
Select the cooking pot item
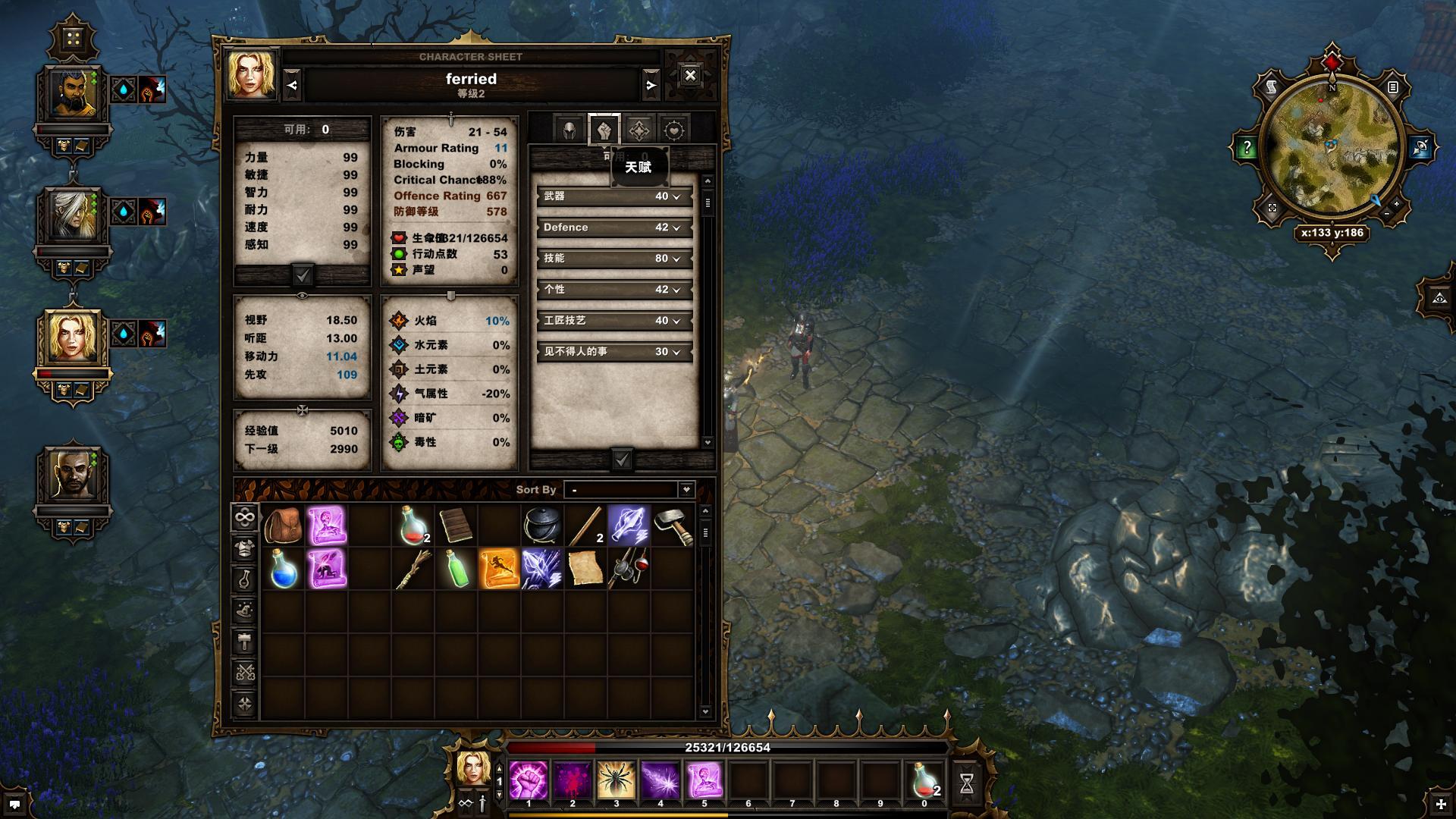pos(542,526)
